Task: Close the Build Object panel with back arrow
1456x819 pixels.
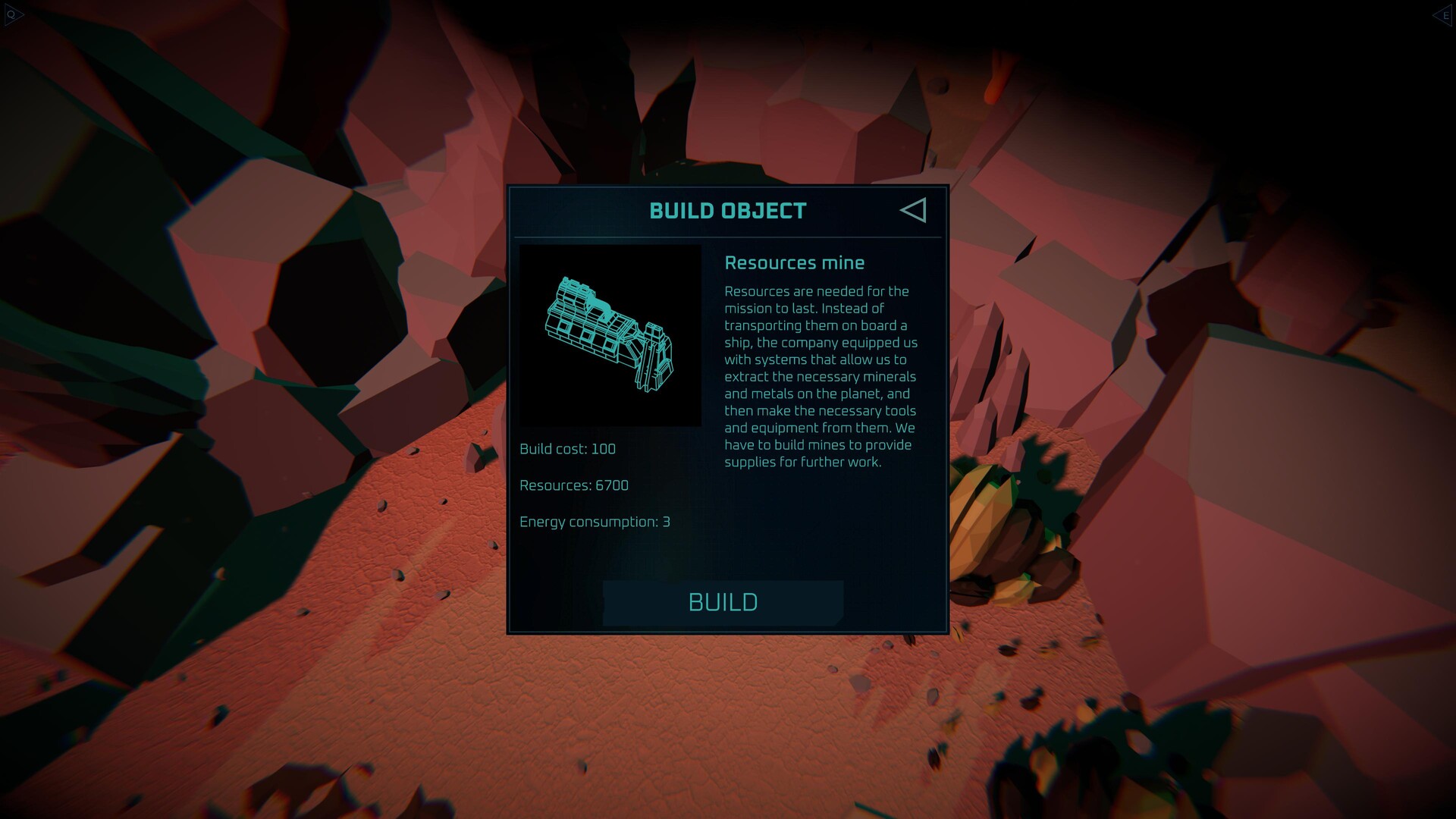Action: pyautogui.click(x=914, y=210)
